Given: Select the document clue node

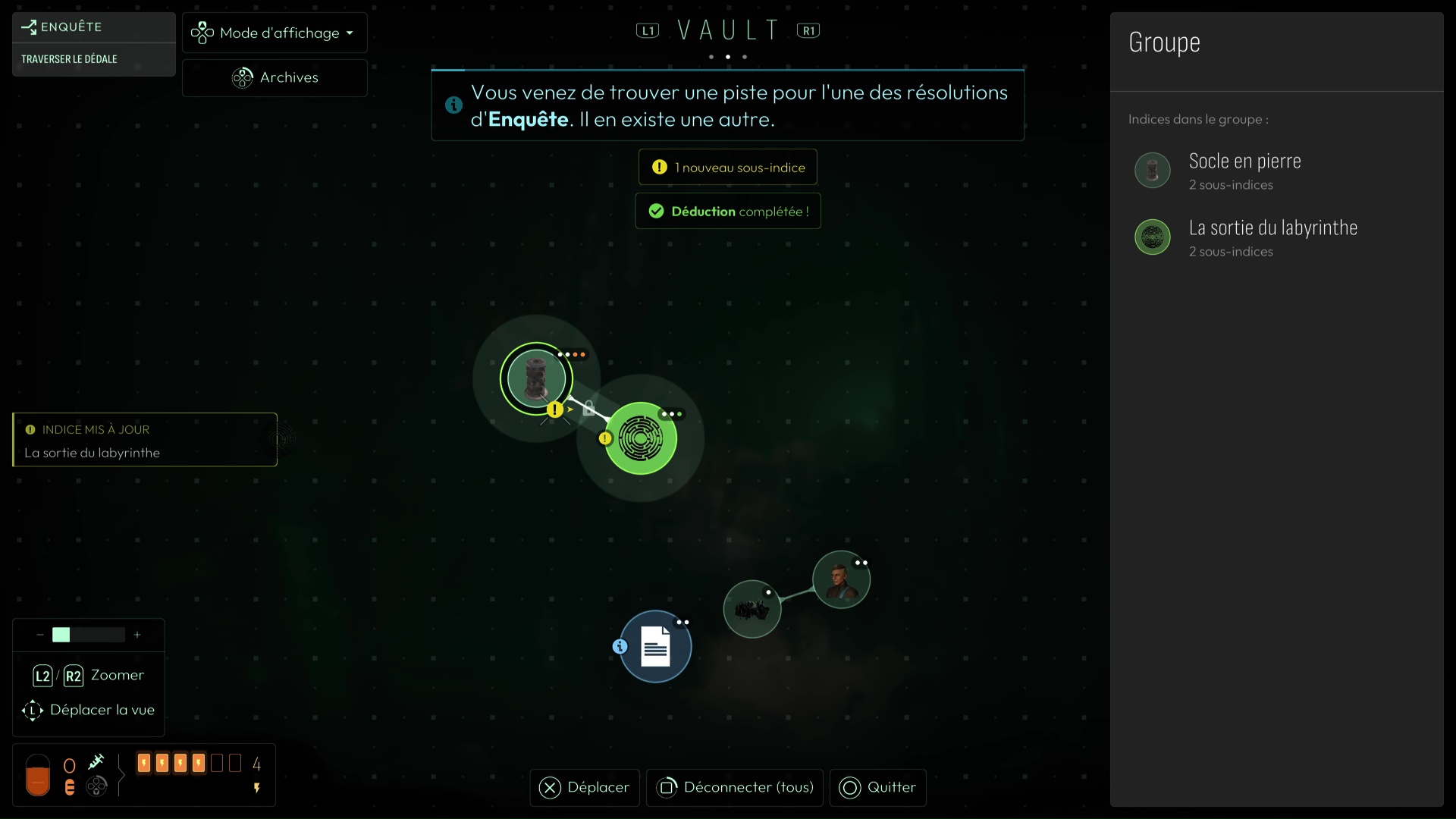Looking at the screenshot, I should tap(656, 647).
